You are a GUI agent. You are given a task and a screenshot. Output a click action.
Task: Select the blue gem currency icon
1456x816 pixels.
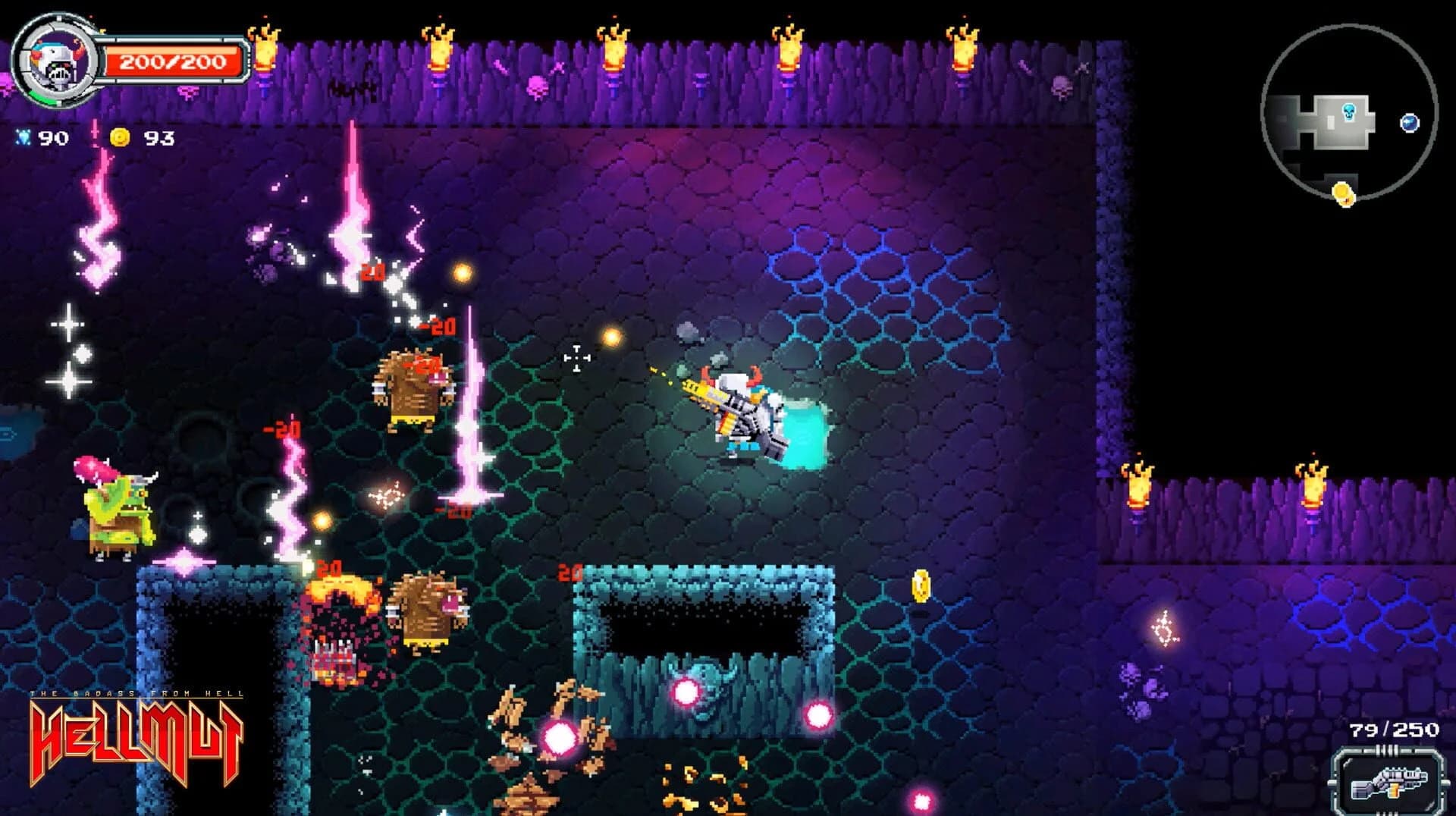23,138
